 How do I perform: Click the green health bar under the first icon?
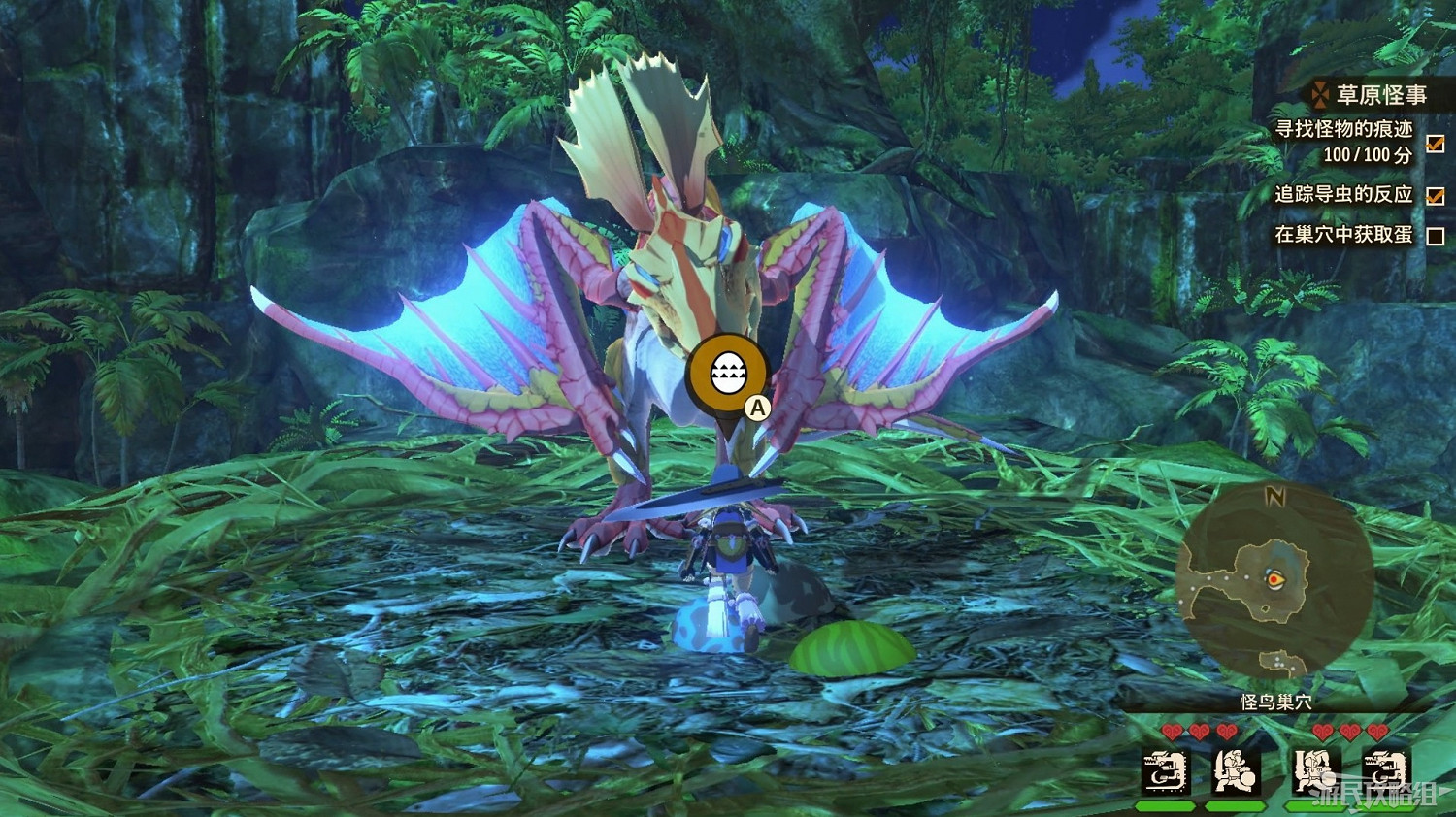coord(1165,805)
